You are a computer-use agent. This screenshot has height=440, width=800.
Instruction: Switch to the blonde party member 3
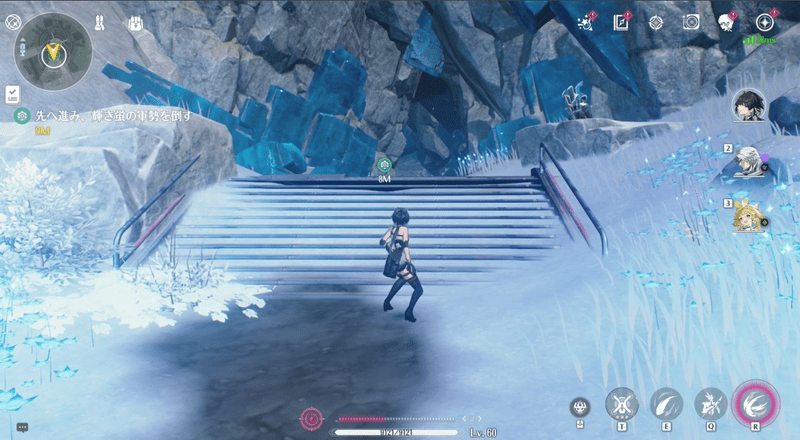pyautogui.click(x=749, y=216)
